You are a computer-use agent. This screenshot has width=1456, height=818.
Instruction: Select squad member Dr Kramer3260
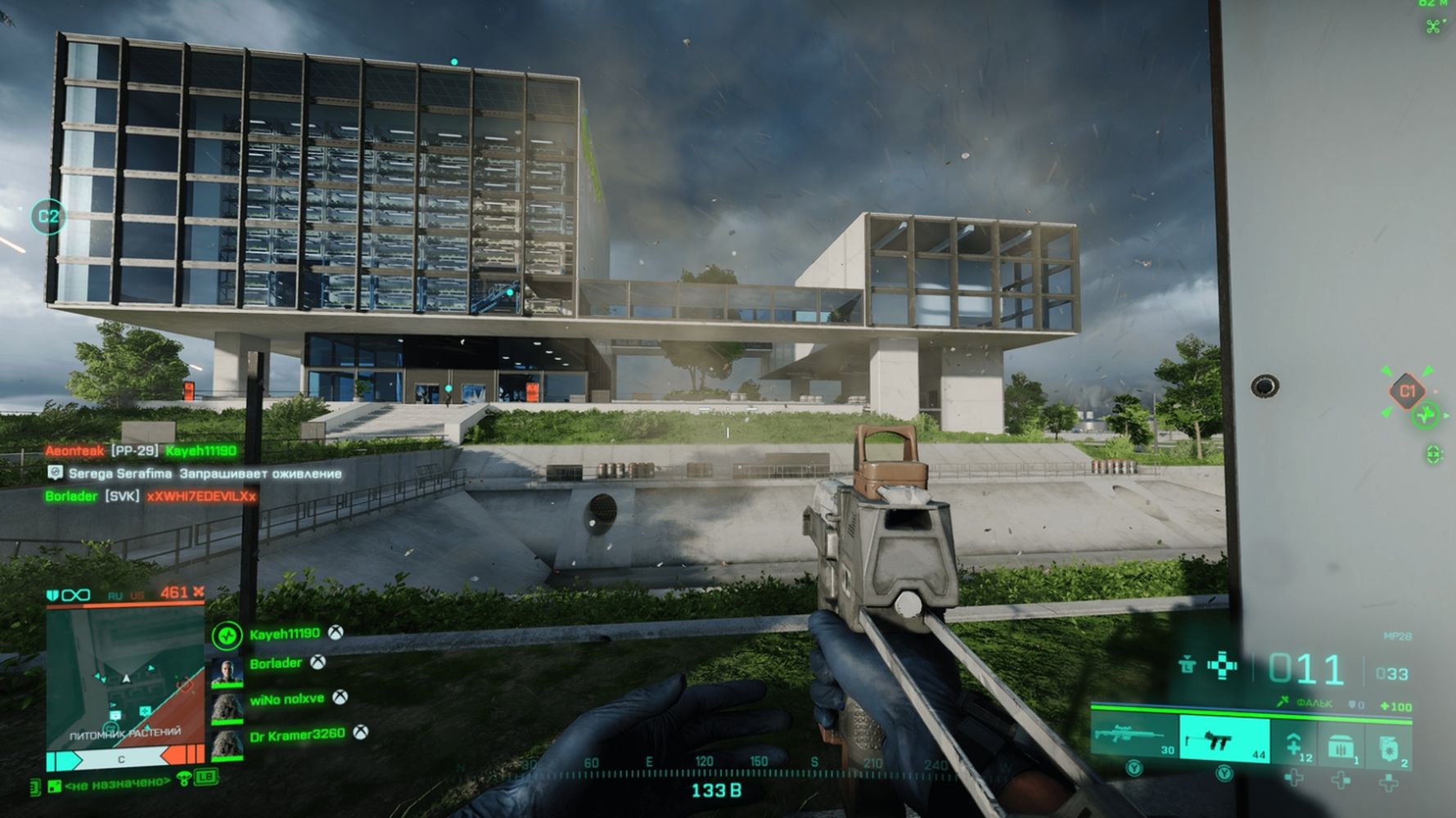click(x=296, y=735)
